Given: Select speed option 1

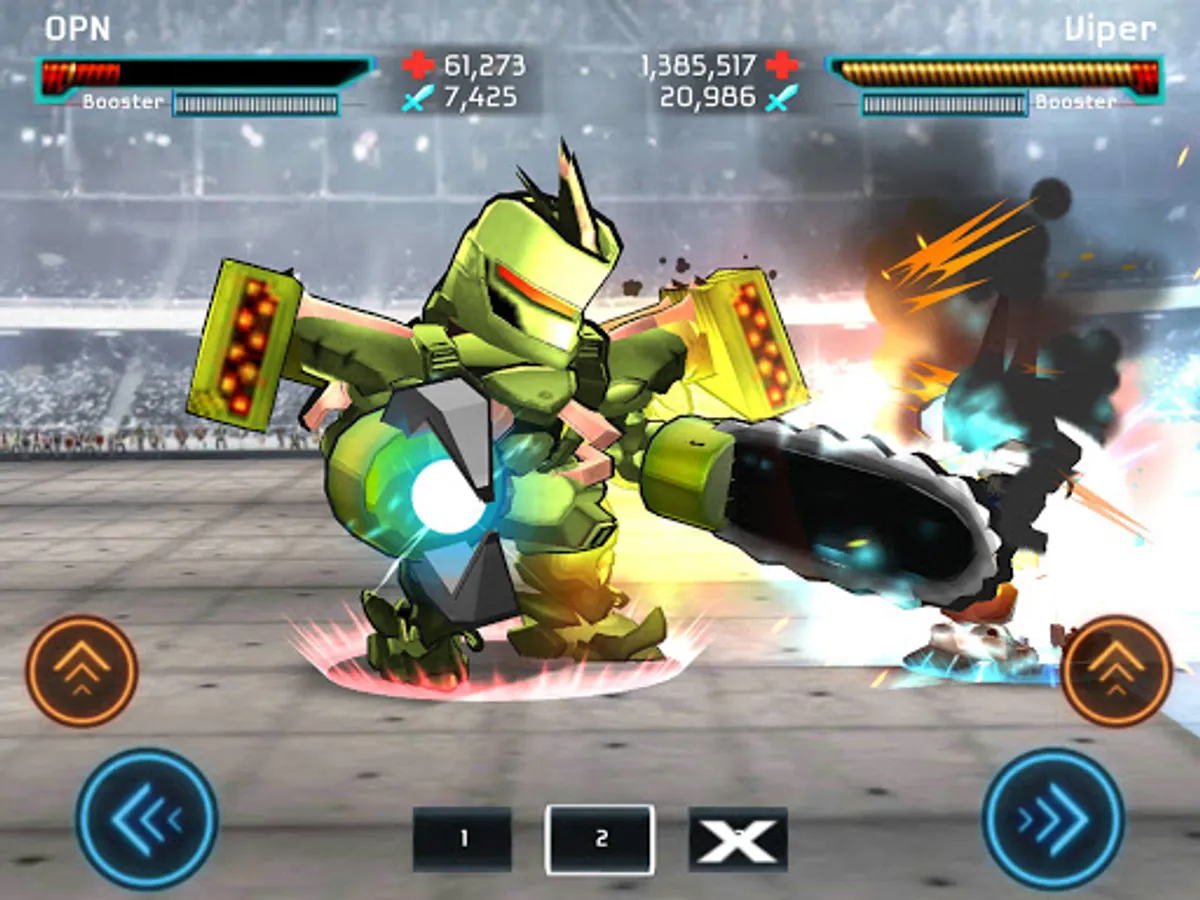Looking at the screenshot, I should point(462,839).
